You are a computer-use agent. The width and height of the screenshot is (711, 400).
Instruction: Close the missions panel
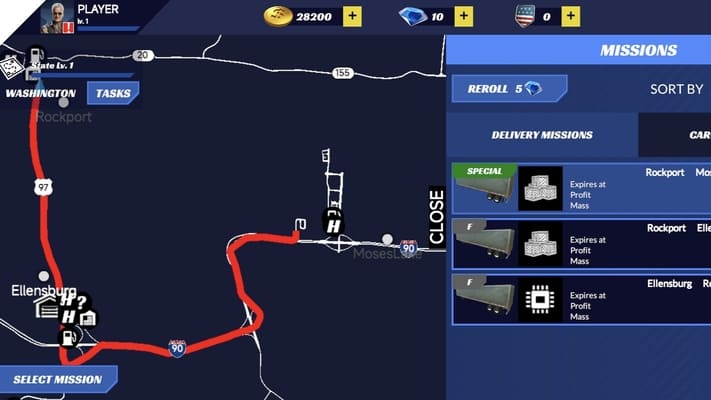point(436,216)
